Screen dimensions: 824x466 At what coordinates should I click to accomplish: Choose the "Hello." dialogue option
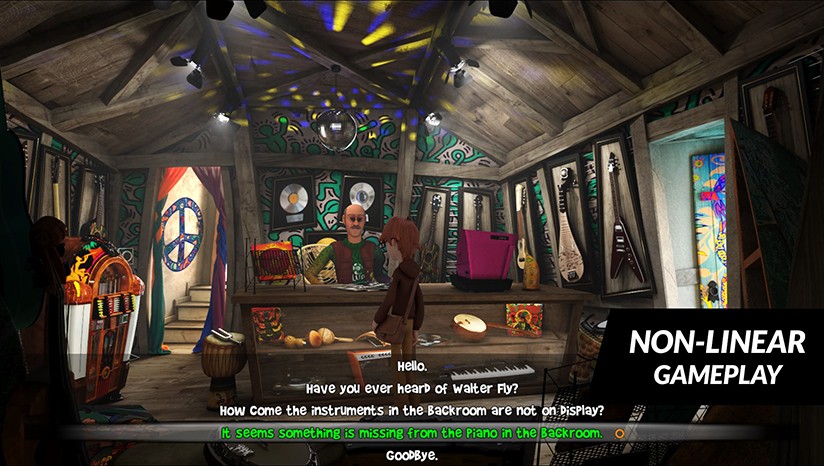click(411, 366)
